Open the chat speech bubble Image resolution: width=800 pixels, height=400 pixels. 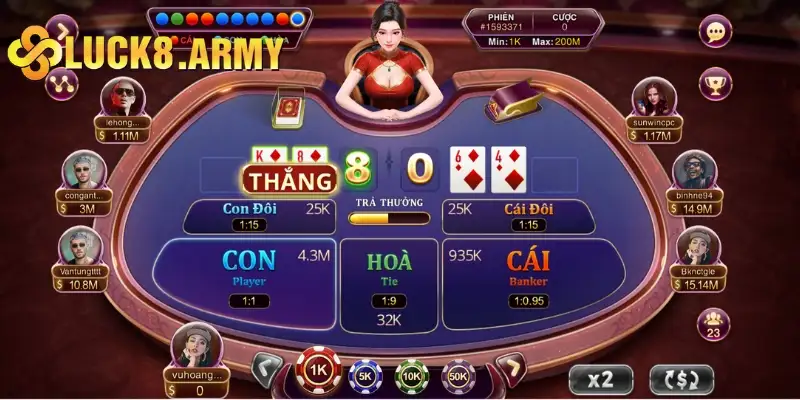click(715, 32)
